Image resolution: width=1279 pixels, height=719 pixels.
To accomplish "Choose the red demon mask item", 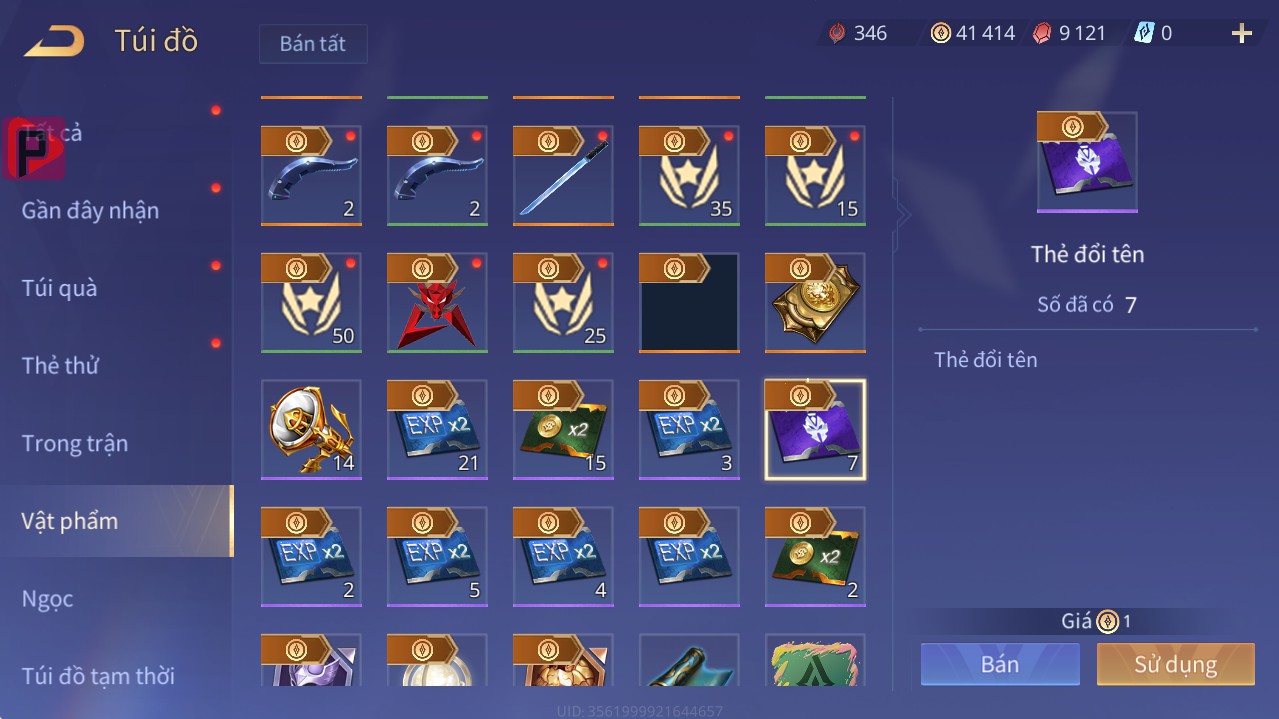I will 437,303.
